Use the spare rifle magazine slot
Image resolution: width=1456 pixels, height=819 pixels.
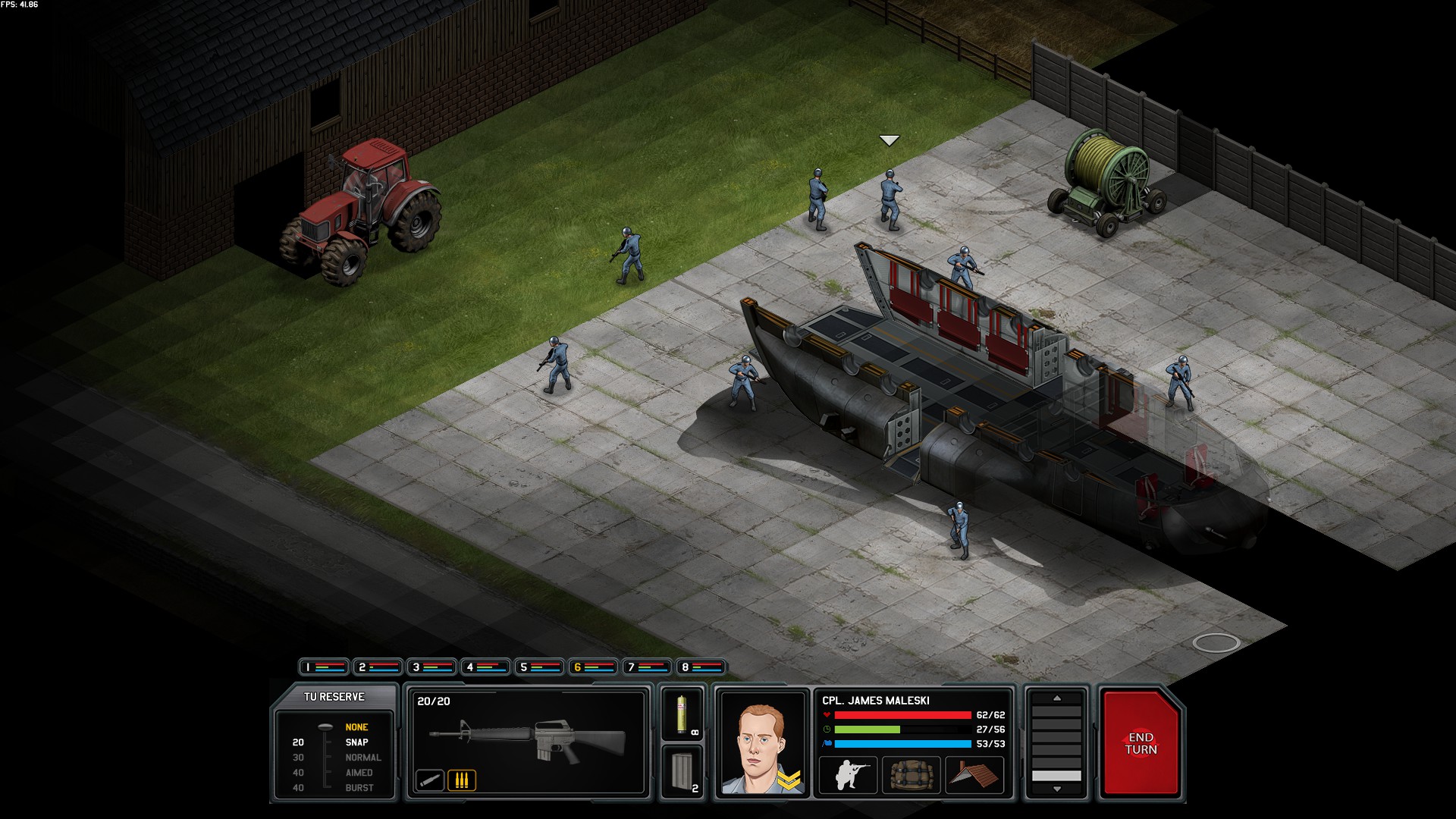682,771
